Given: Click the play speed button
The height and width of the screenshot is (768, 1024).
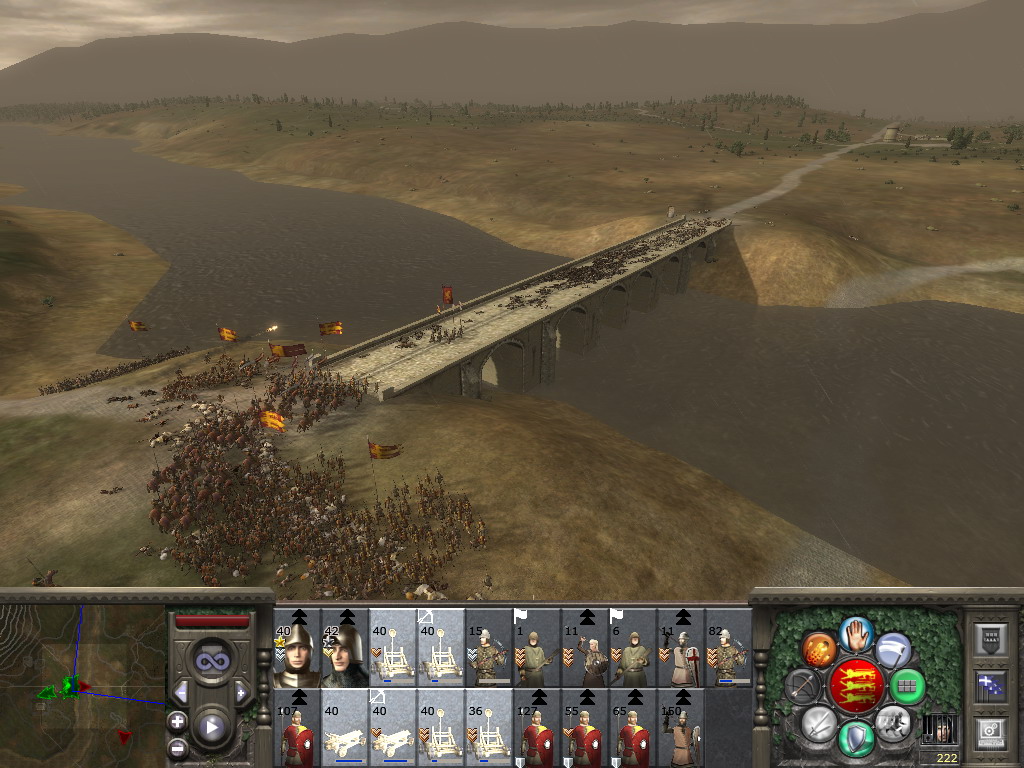Looking at the screenshot, I should [x=211, y=727].
